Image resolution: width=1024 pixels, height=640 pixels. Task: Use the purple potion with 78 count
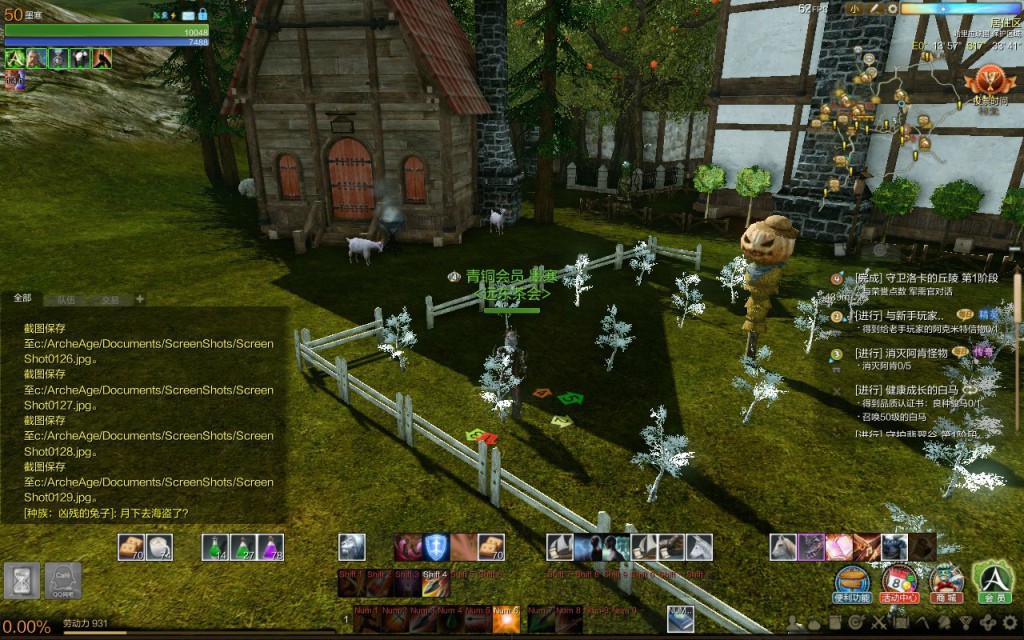[271, 547]
